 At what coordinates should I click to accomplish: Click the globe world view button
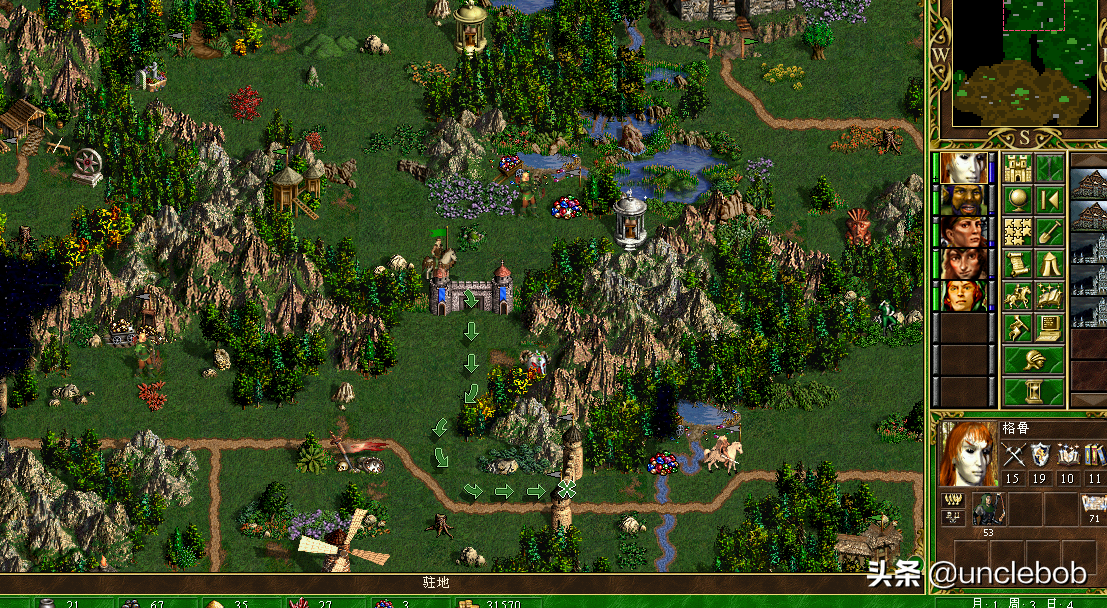point(1018,200)
